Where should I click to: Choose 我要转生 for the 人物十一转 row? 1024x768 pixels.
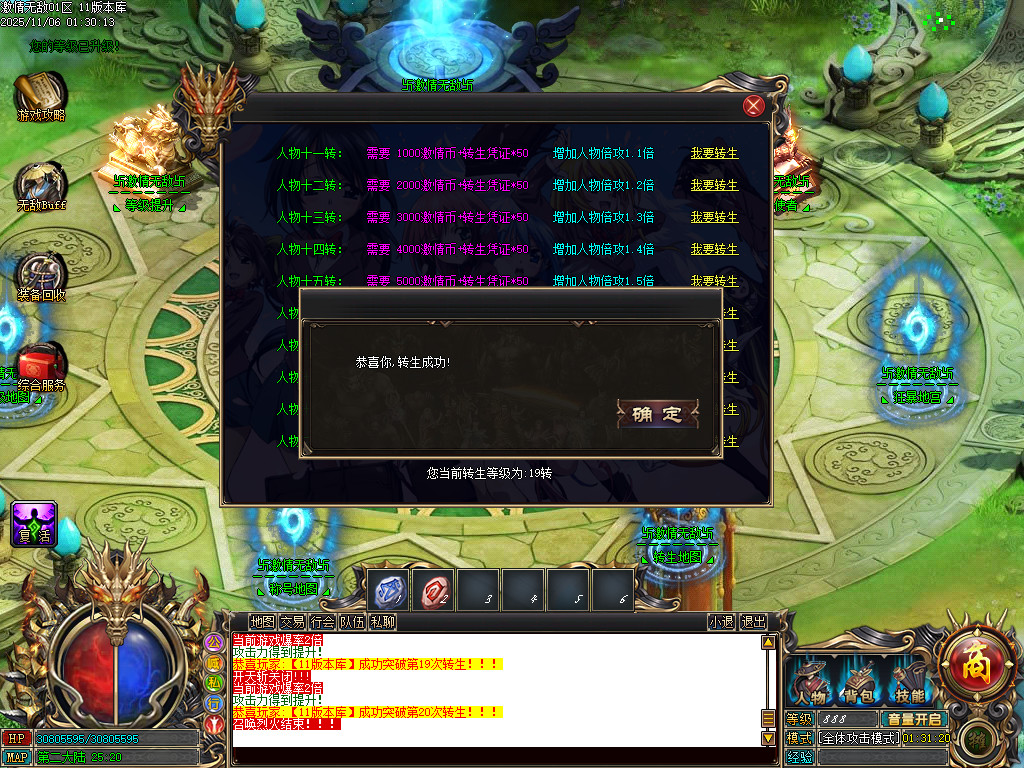click(x=714, y=153)
